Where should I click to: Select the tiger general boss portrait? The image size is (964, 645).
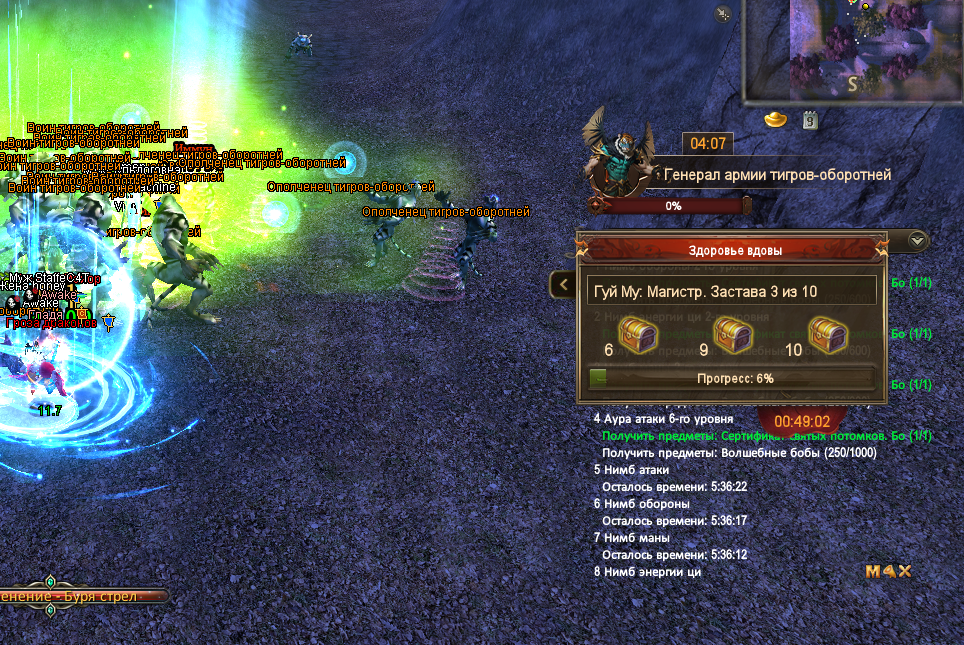(616, 151)
